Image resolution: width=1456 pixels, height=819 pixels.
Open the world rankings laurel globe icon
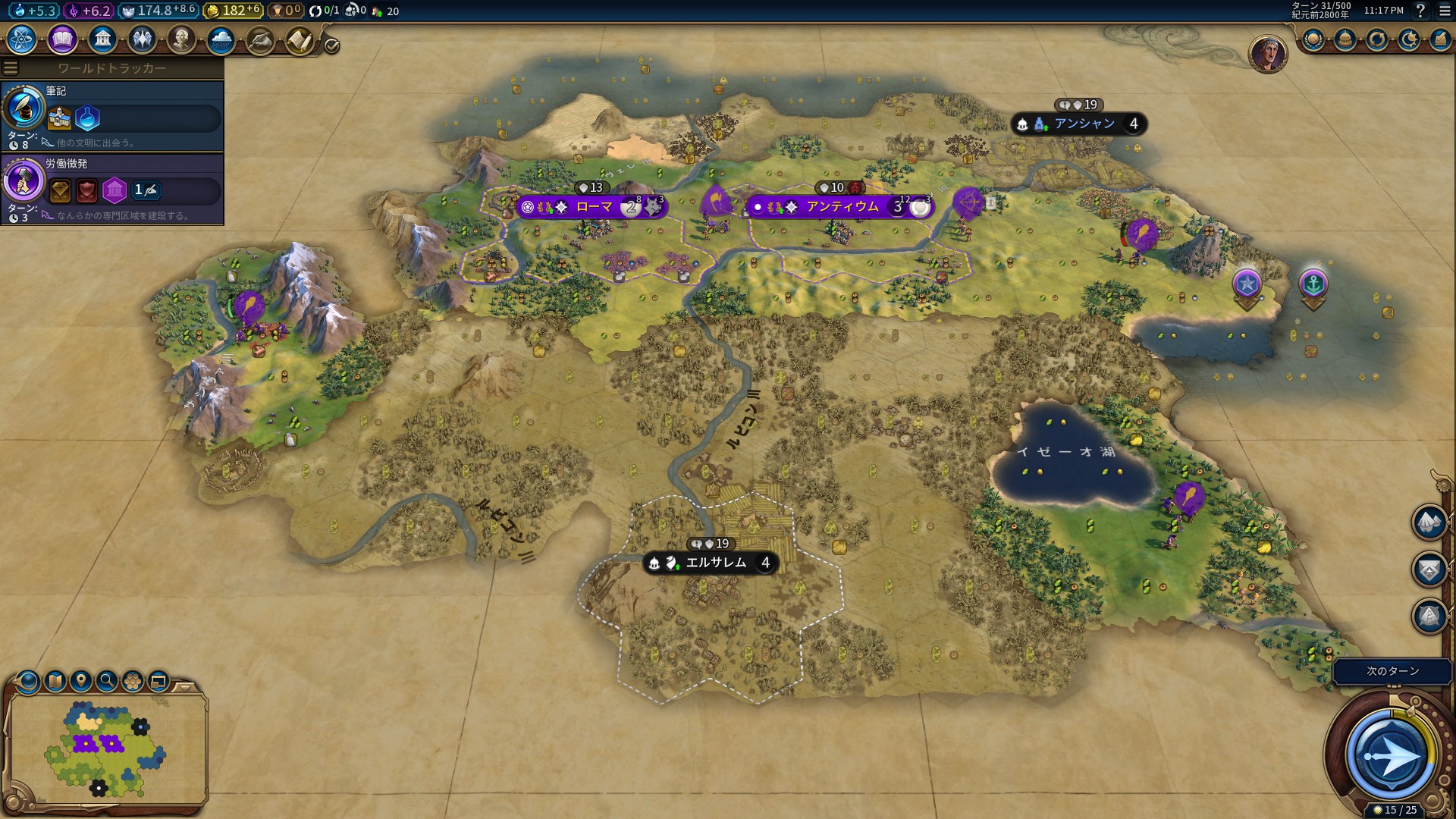point(1313,39)
